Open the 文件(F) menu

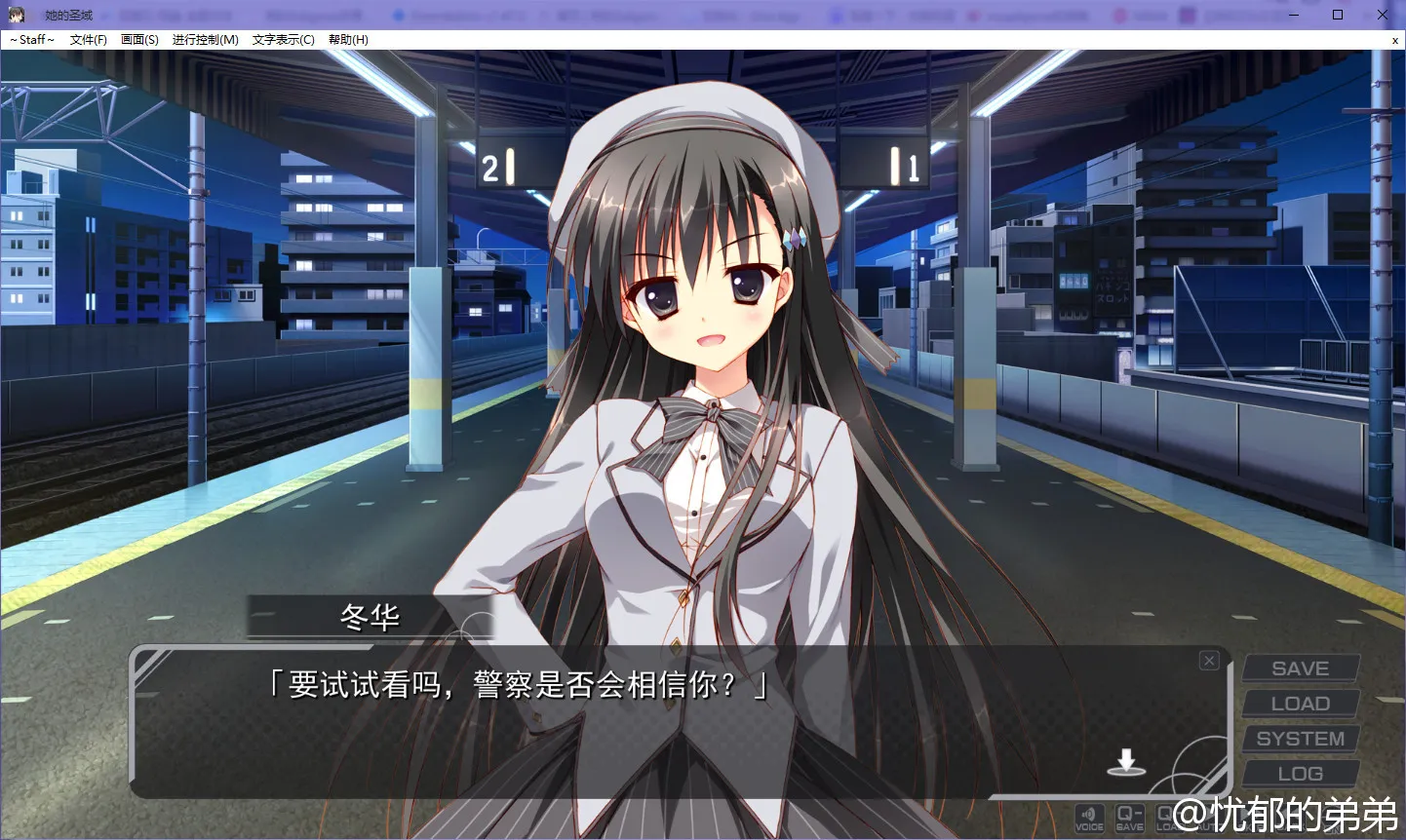[88, 40]
